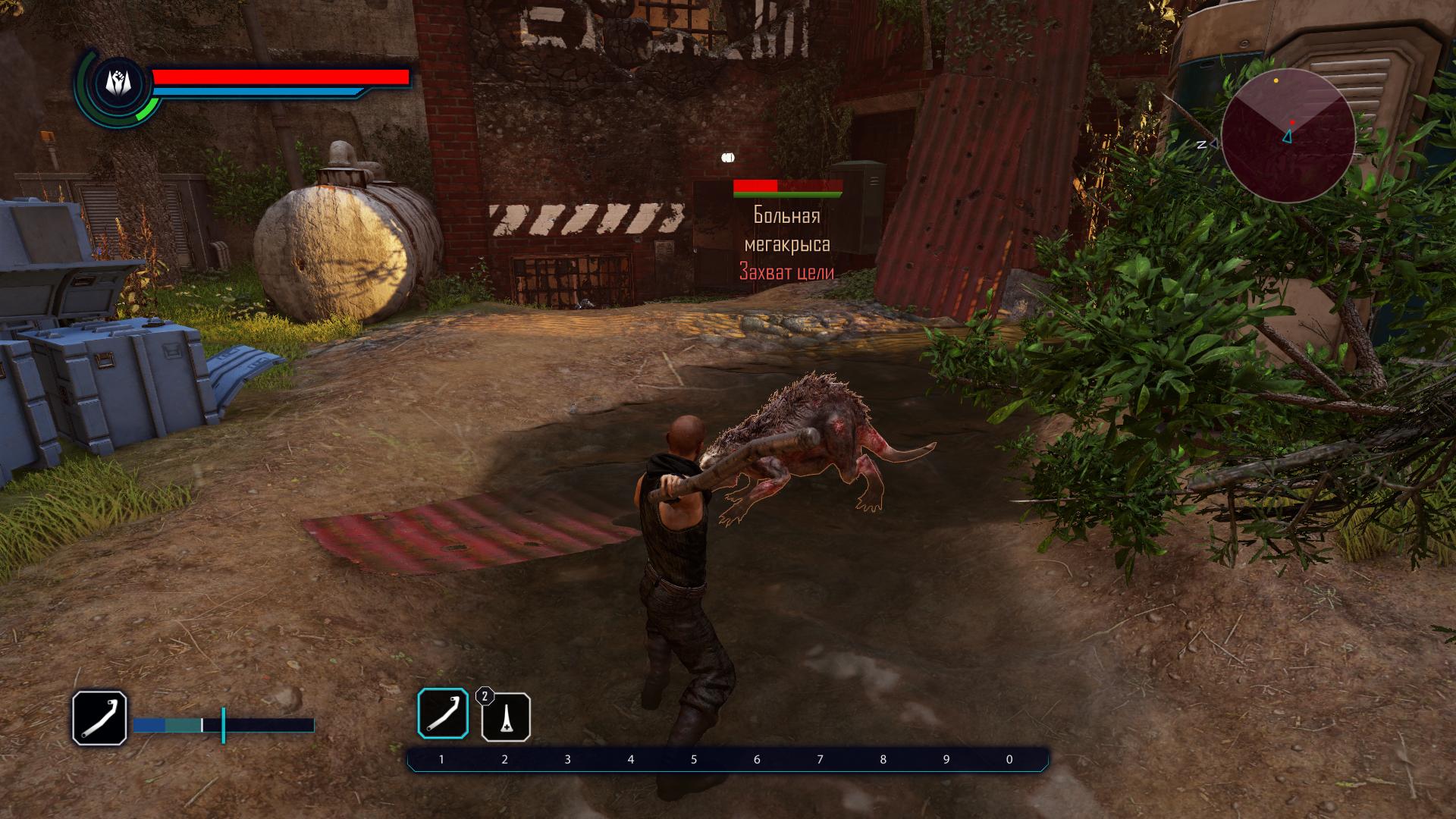Activate hotbar slot number 0

tap(1009, 759)
